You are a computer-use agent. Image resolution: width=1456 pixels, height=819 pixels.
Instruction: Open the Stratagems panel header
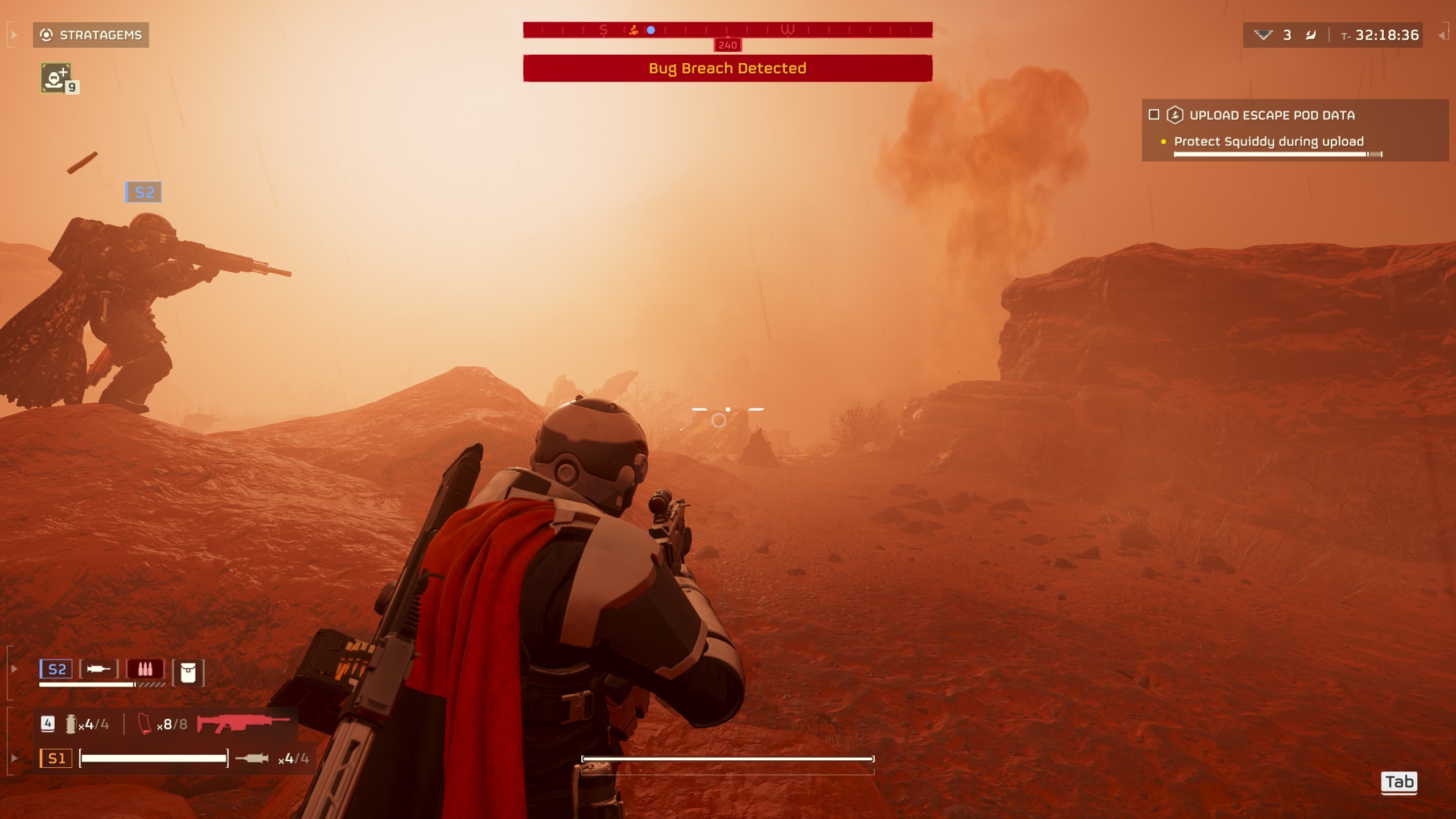click(91, 35)
